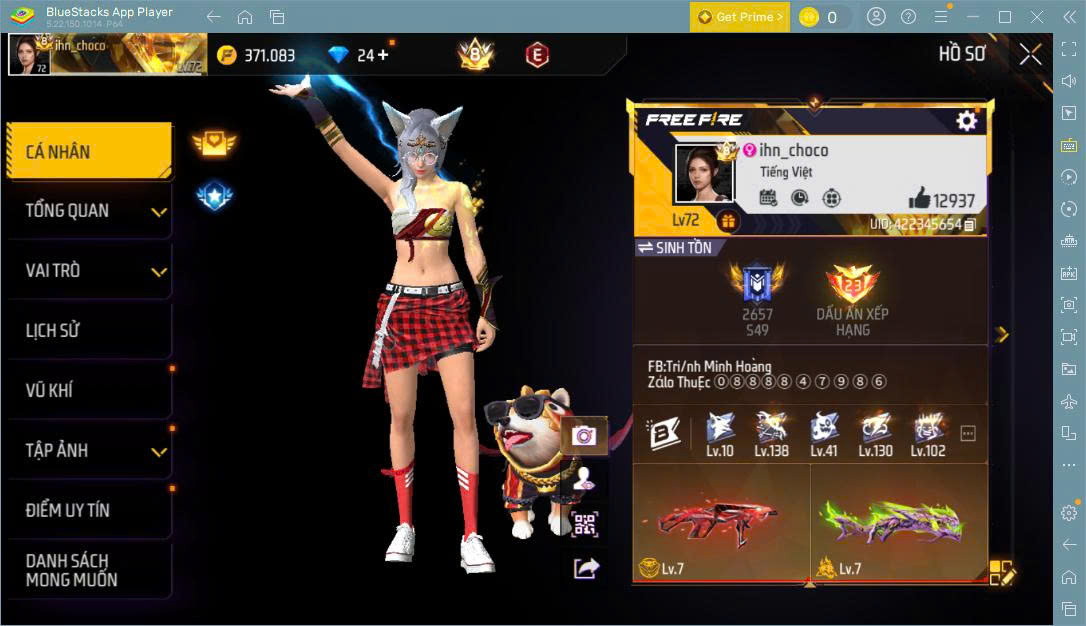Image resolution: width=1086 pixels, height=626 pixels.
Task: Show the ĐIỂM UY TÍN page
Action: [88, 510]
